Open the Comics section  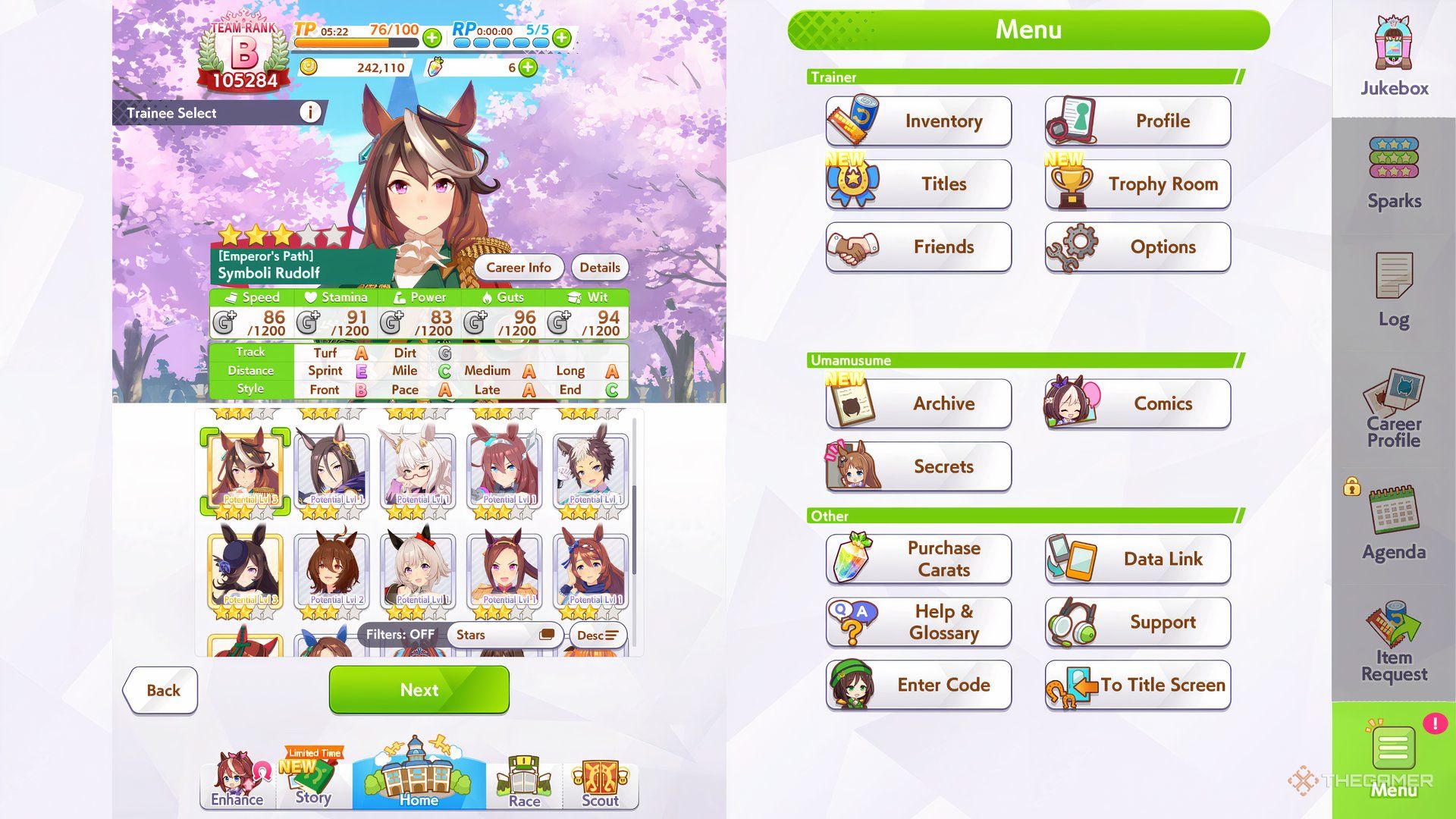[1163, 403]
